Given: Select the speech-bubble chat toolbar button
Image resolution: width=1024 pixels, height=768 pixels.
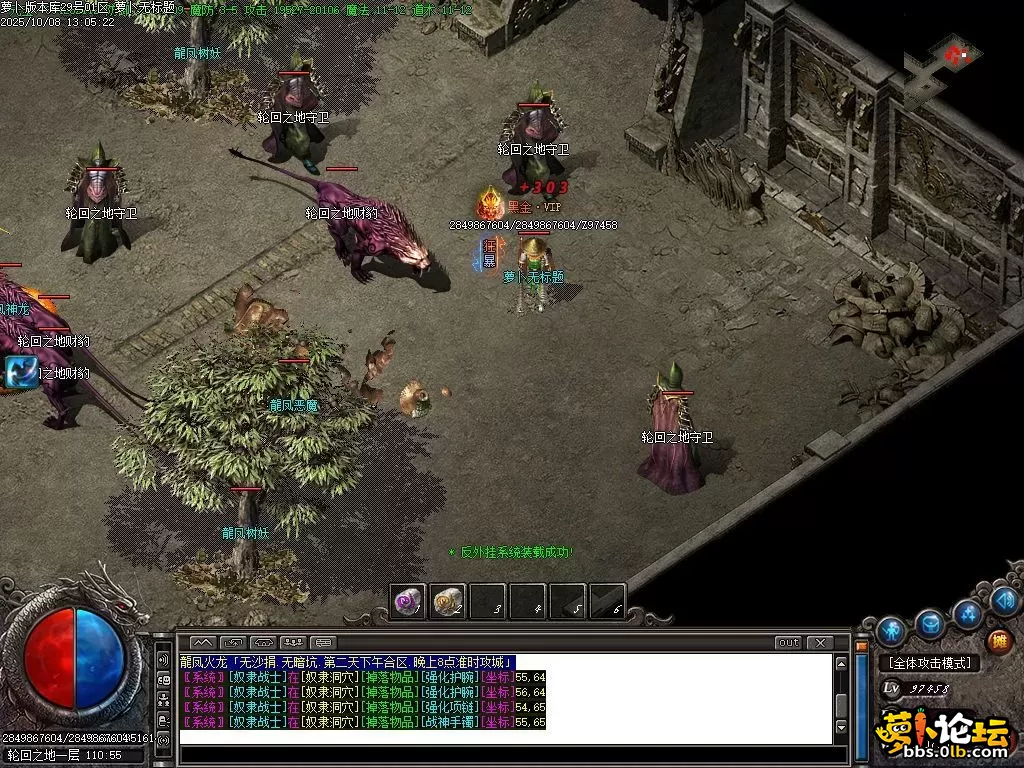Looking at the screenshot, I should point(323,642).
